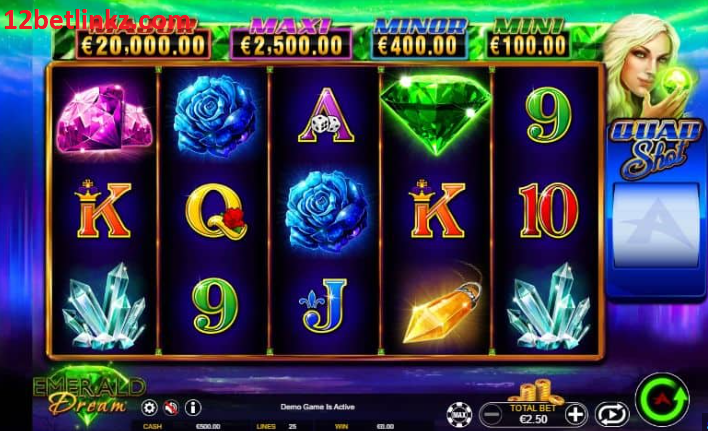Toggle sound with the speaker icon
Viewport: 708px width, 431px height.
171,407
